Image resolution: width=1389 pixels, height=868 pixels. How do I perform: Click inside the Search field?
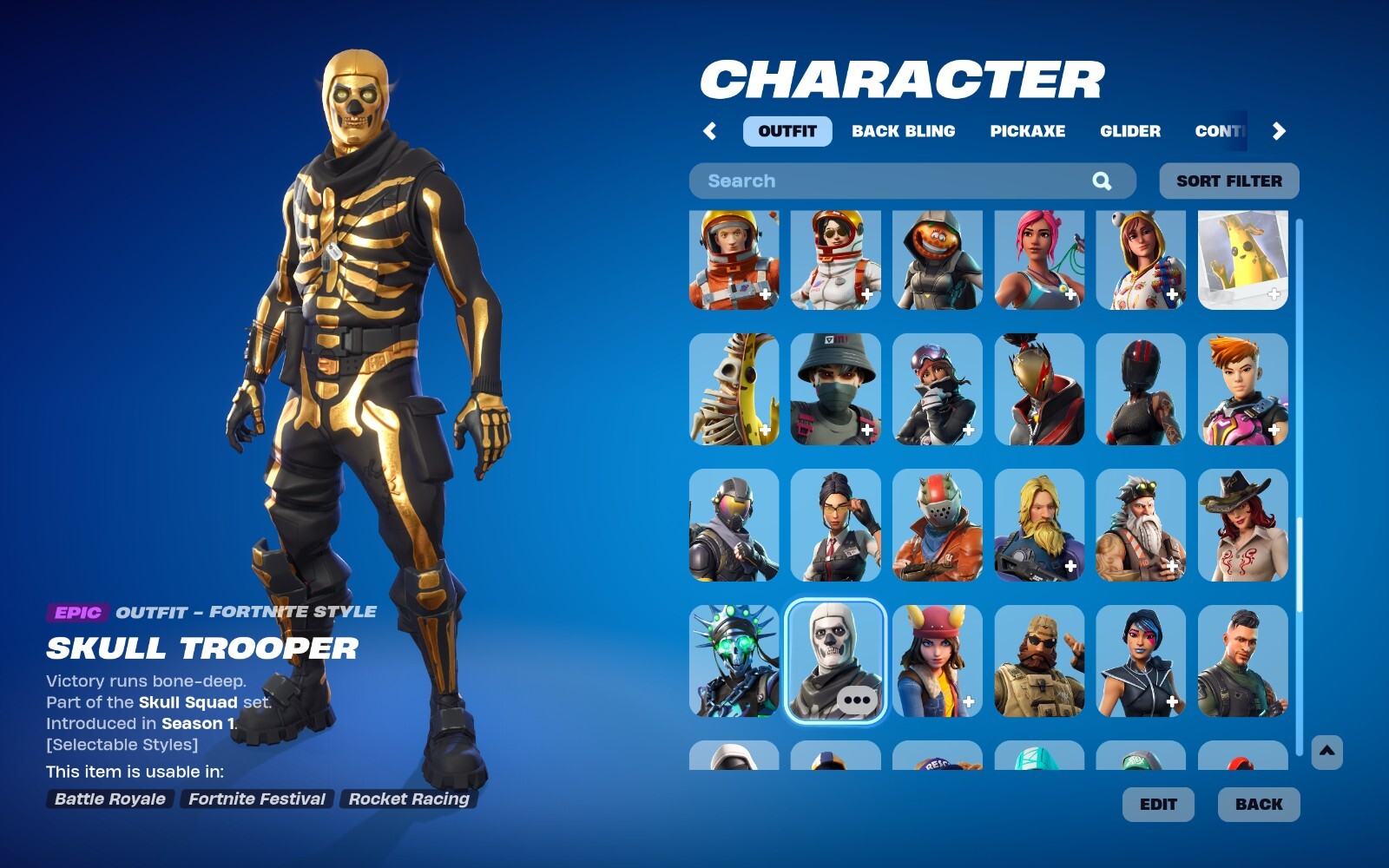(868, 181)
